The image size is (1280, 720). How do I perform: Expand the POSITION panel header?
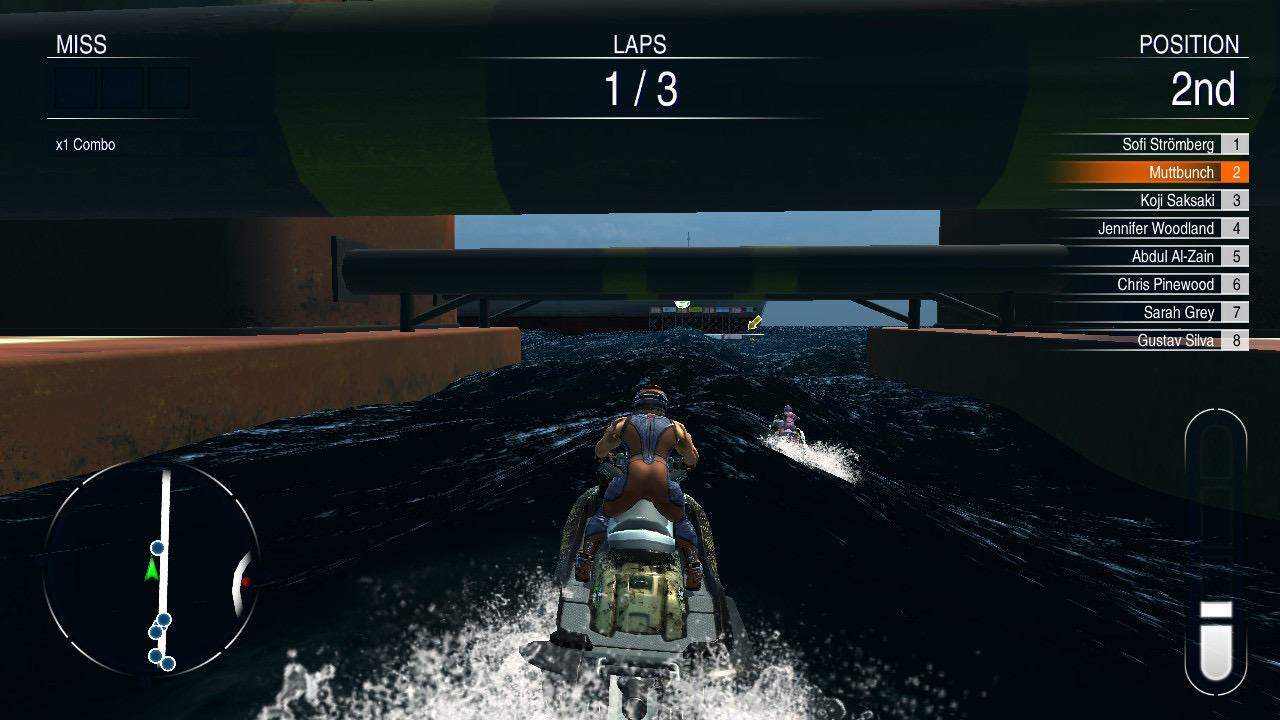[1191, 44]
